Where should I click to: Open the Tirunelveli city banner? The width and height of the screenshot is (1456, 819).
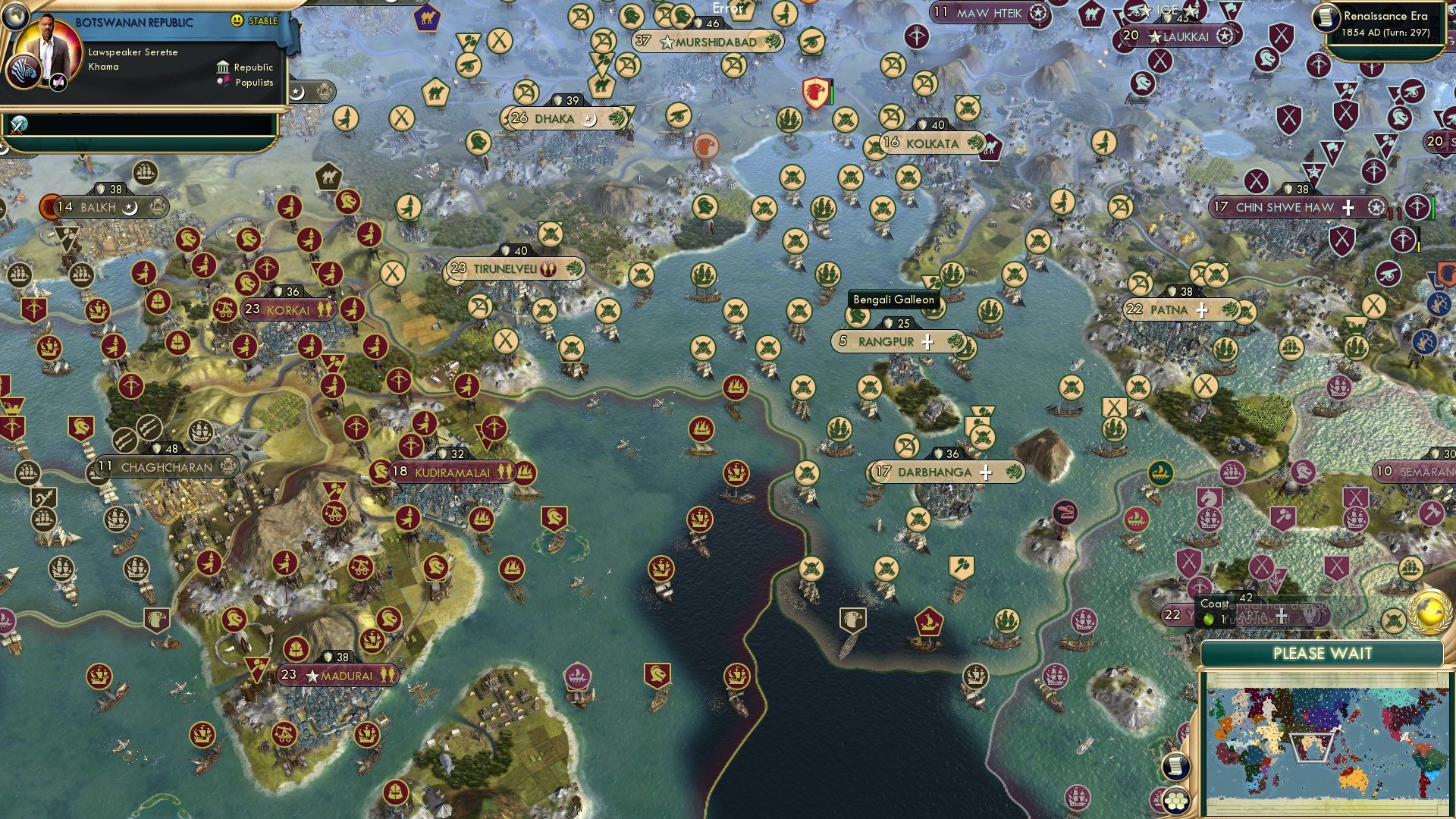(x=505, y=268)
